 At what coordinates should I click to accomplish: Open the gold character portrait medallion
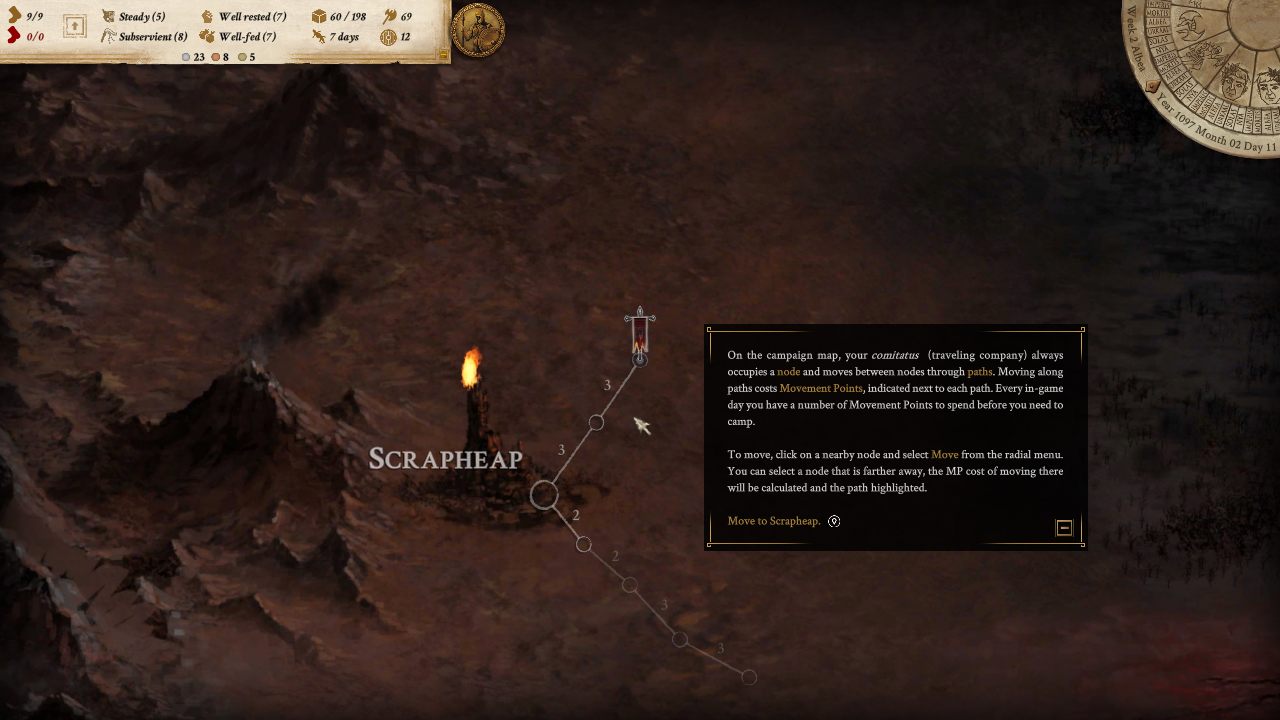478,30
